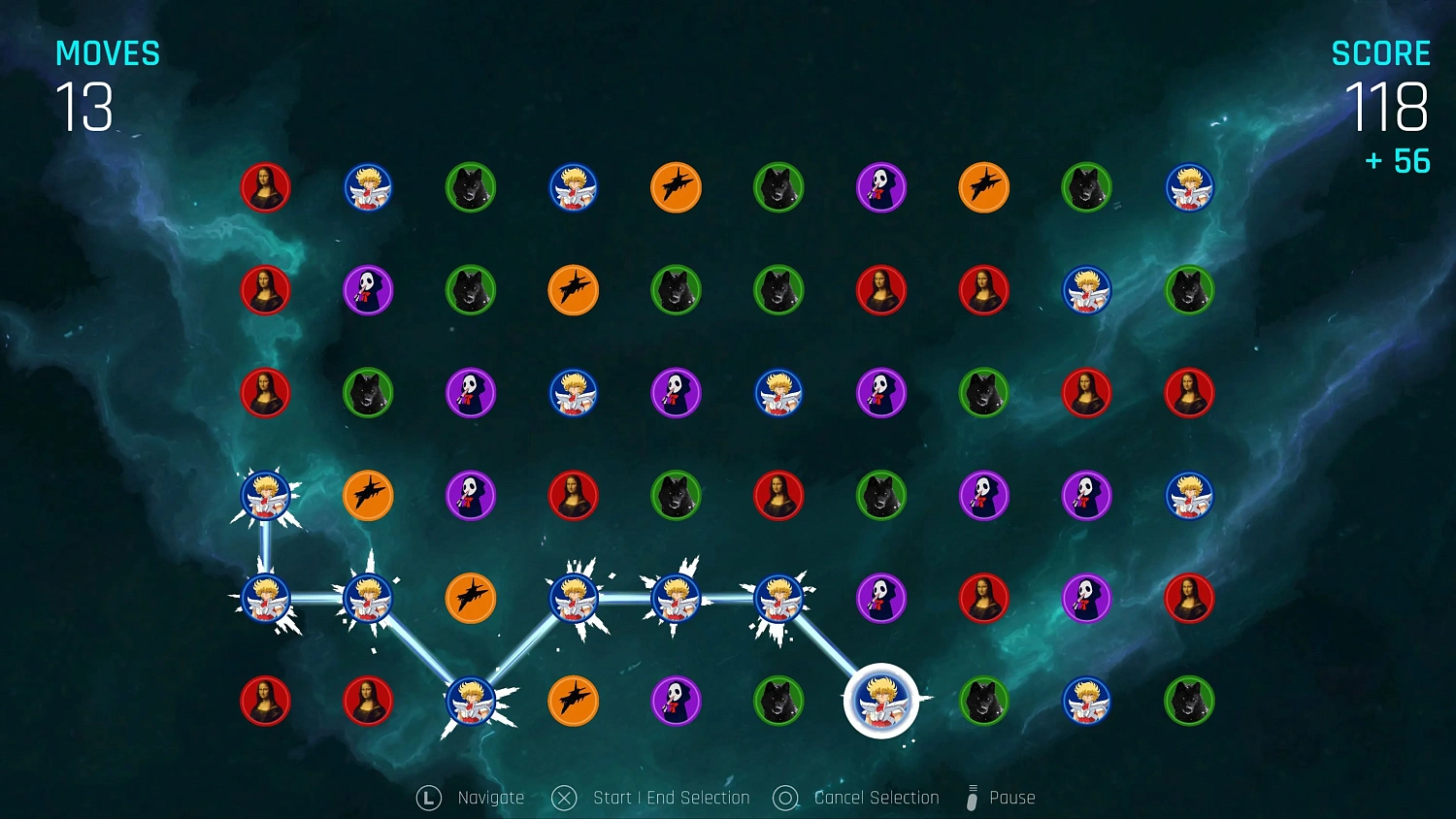Activate Cancel Selection

[855, 797]
